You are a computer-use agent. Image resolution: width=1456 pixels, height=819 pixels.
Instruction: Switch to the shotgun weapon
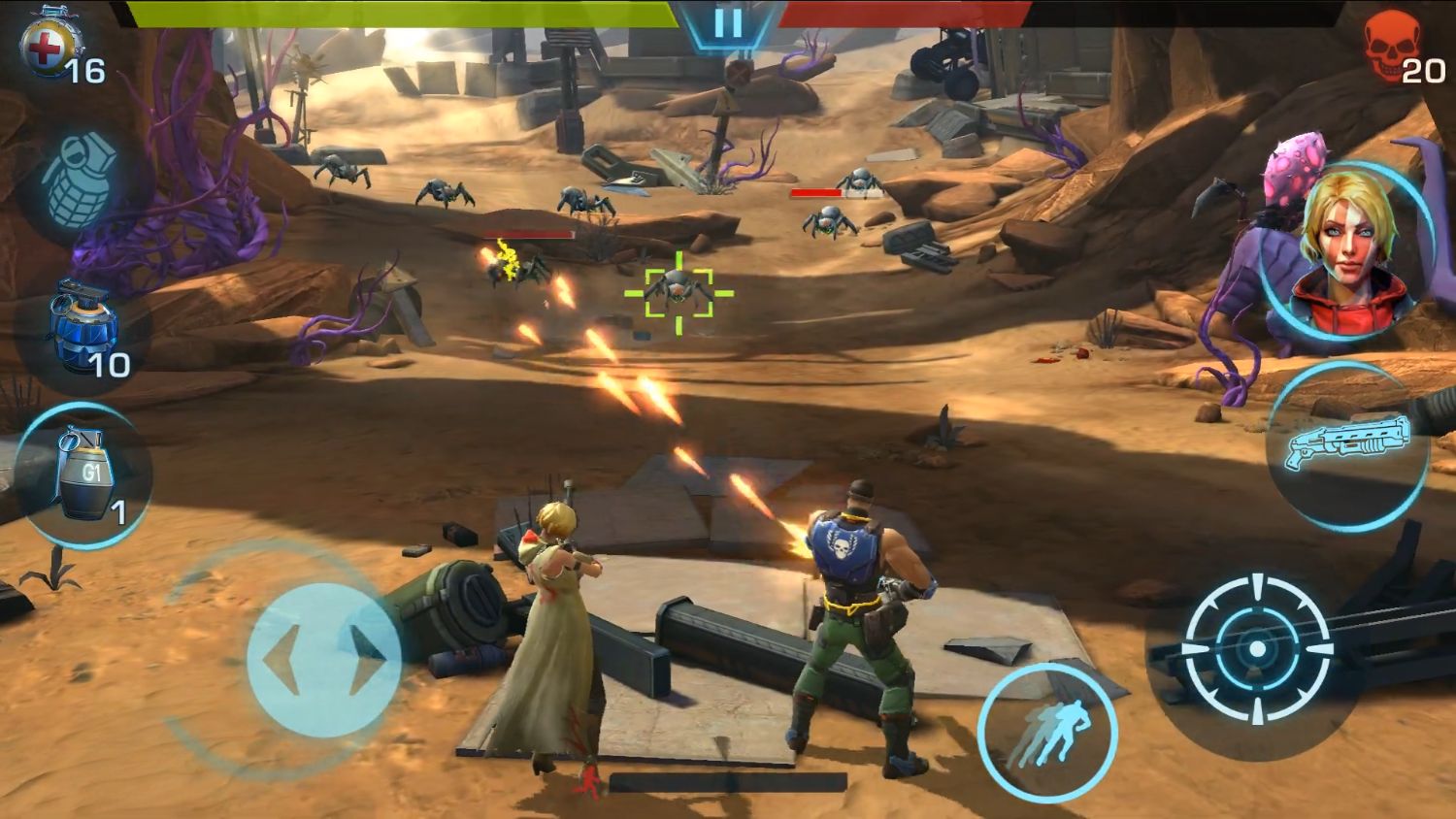(x=1347, y=446)
